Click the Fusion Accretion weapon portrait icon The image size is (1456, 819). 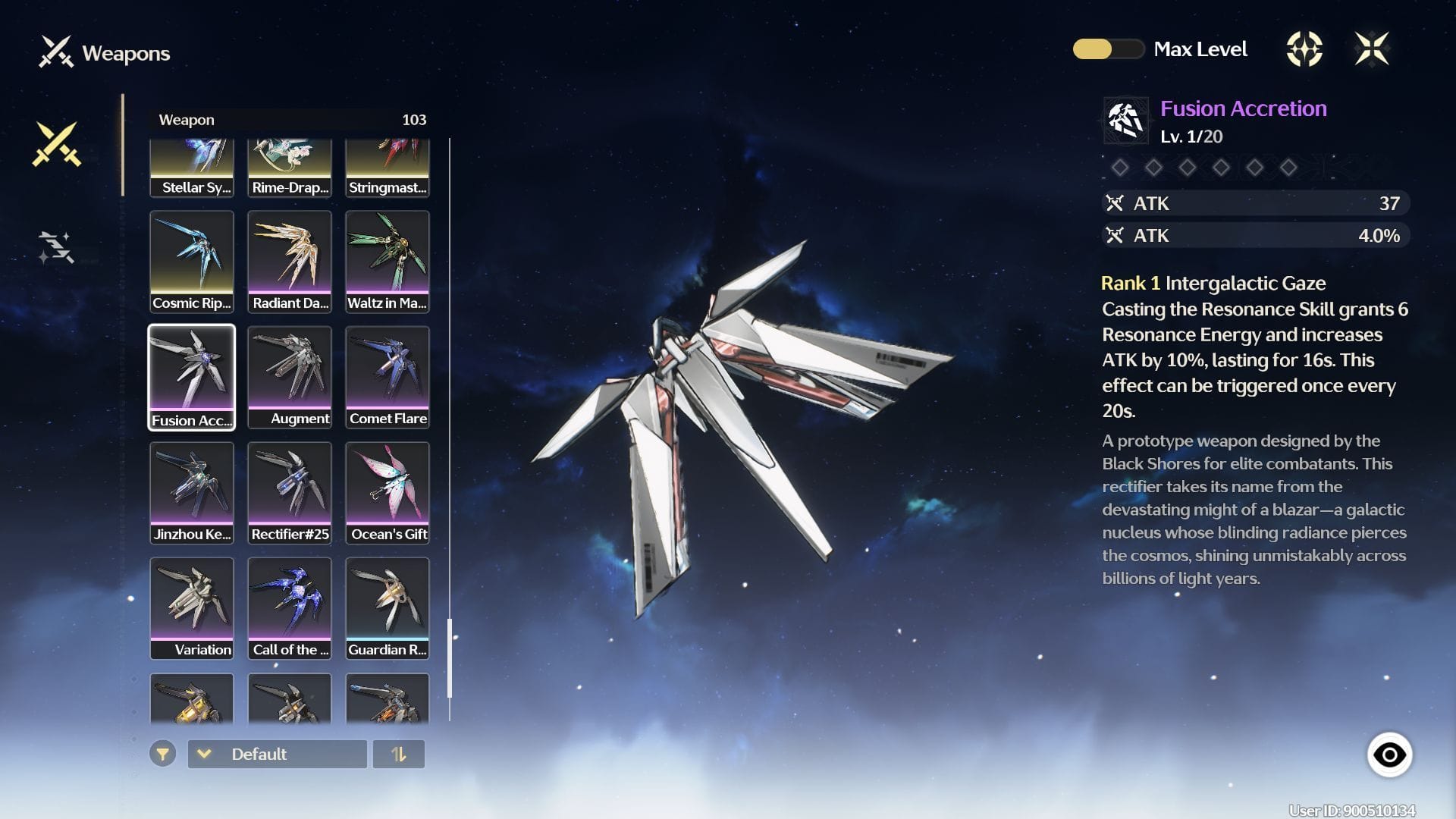click(x=1125, y=121)
